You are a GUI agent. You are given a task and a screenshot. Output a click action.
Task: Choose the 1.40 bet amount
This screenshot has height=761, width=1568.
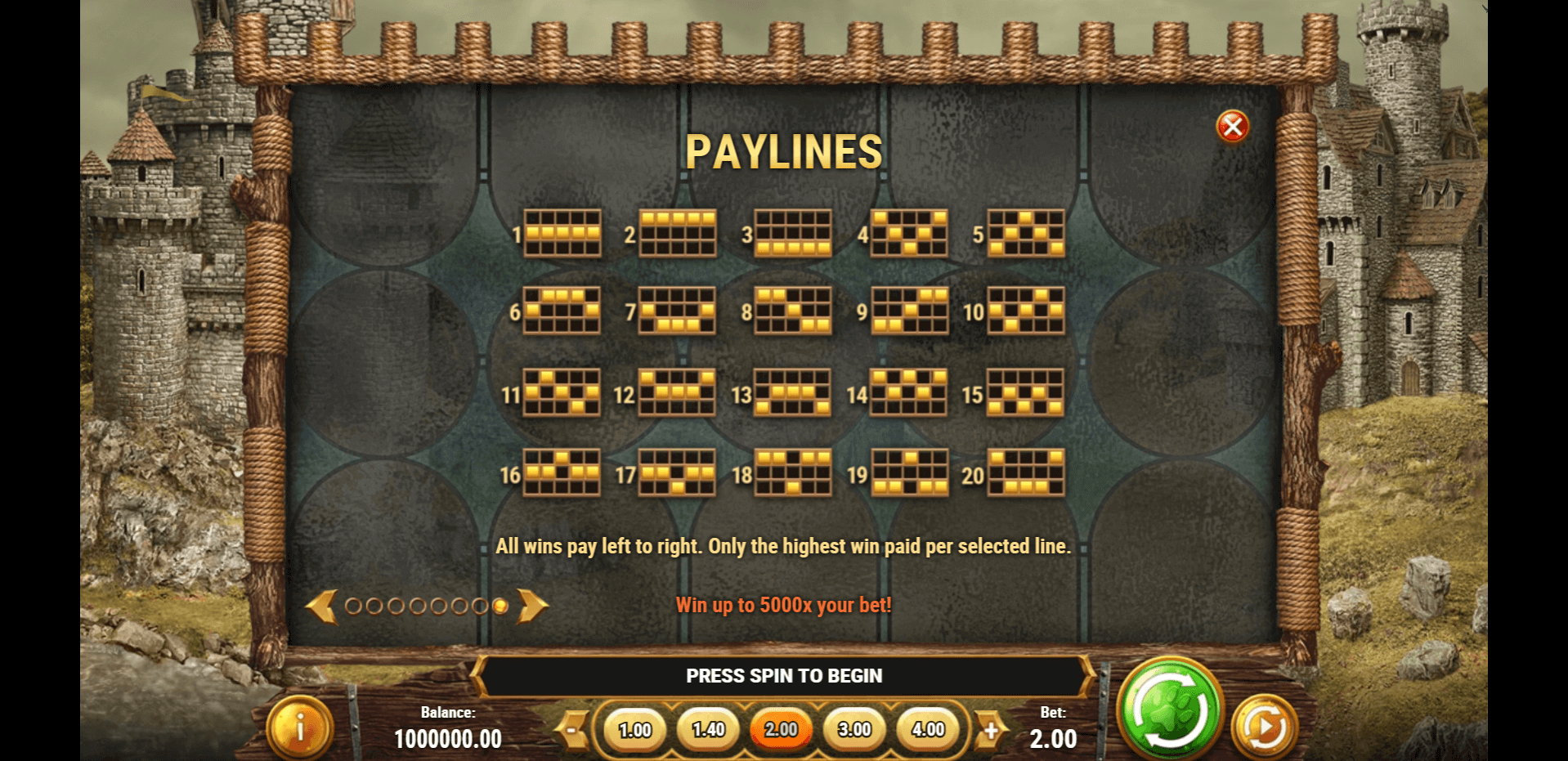point(708,729)
